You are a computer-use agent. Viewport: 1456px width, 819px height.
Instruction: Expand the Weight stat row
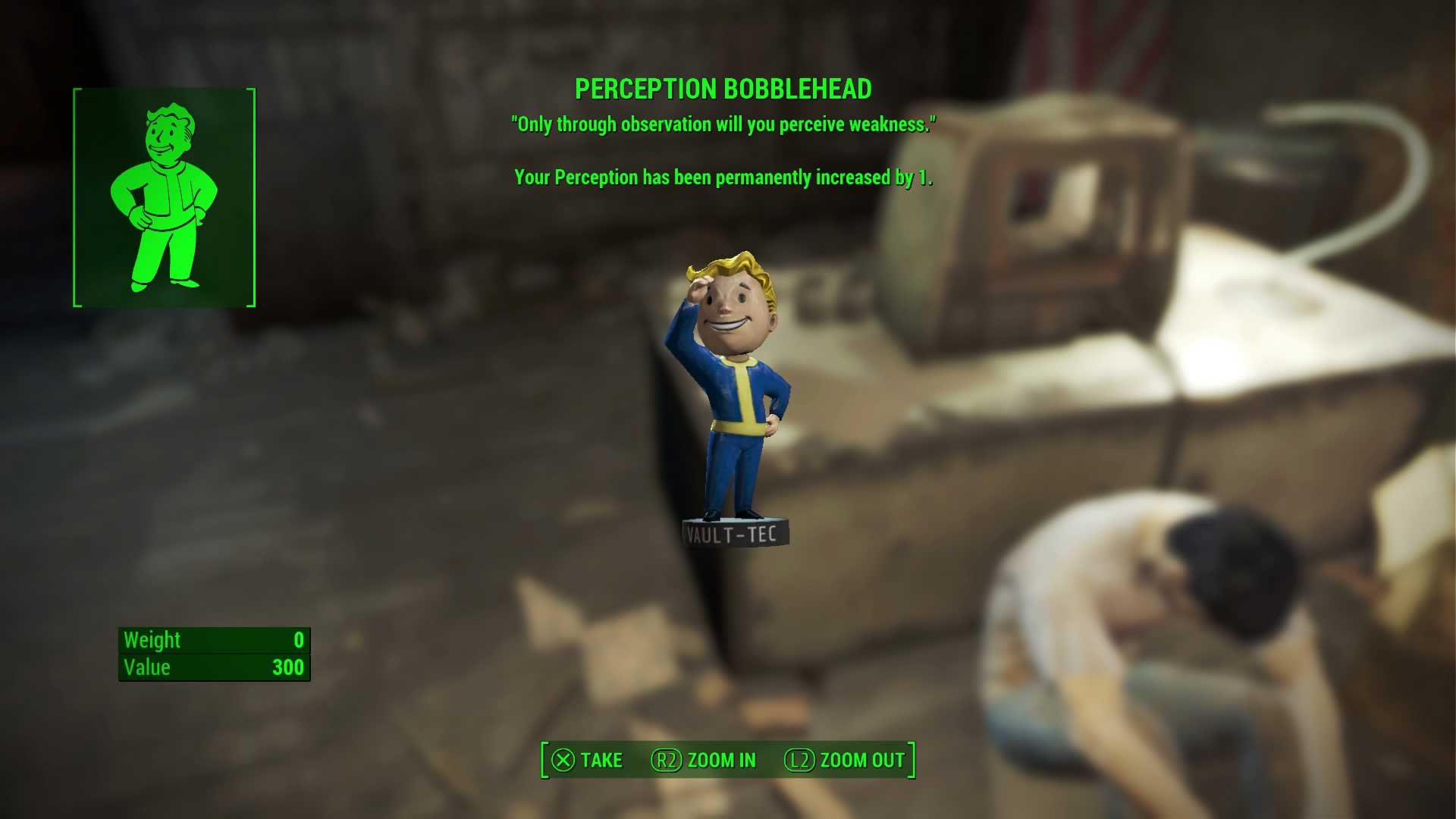pos(214,641)
